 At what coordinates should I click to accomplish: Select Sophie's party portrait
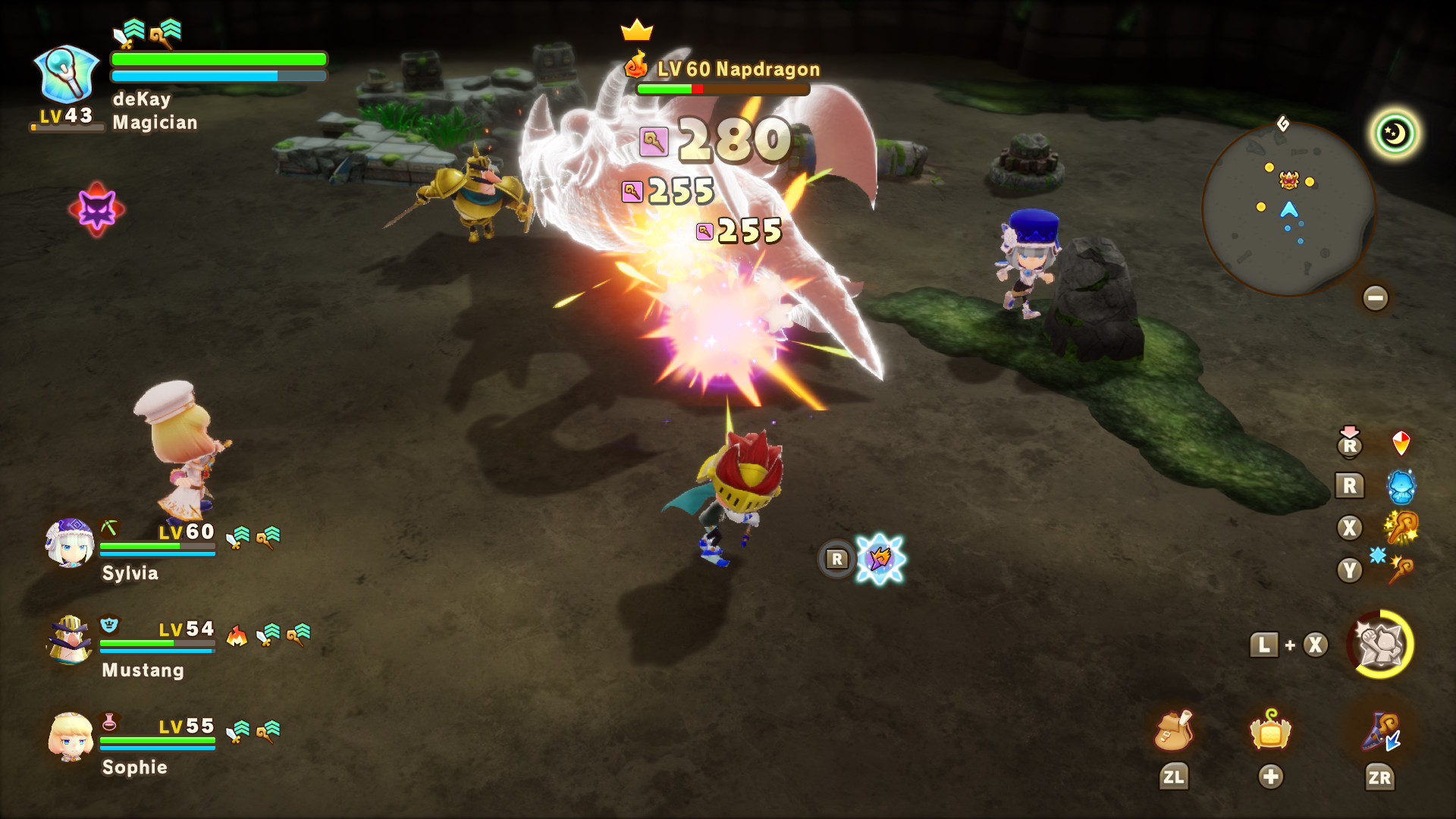click(71, 737)
